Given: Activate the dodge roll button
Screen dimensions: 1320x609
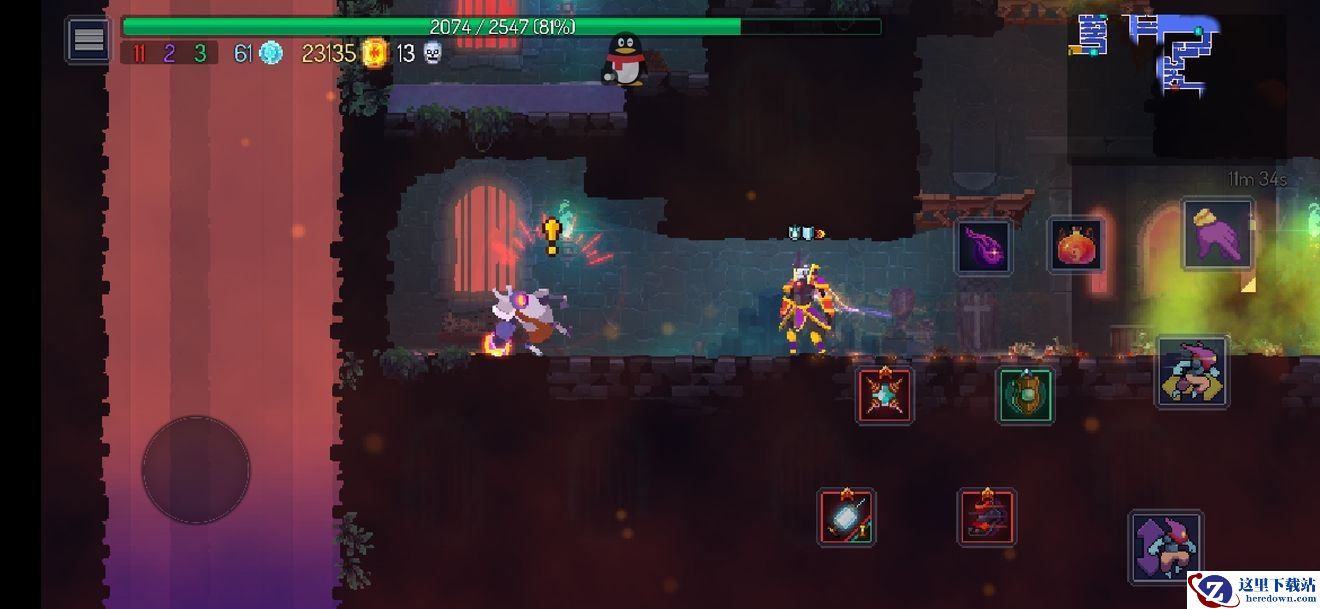Looking at the screenshot, I should [x=1193, y=371].
